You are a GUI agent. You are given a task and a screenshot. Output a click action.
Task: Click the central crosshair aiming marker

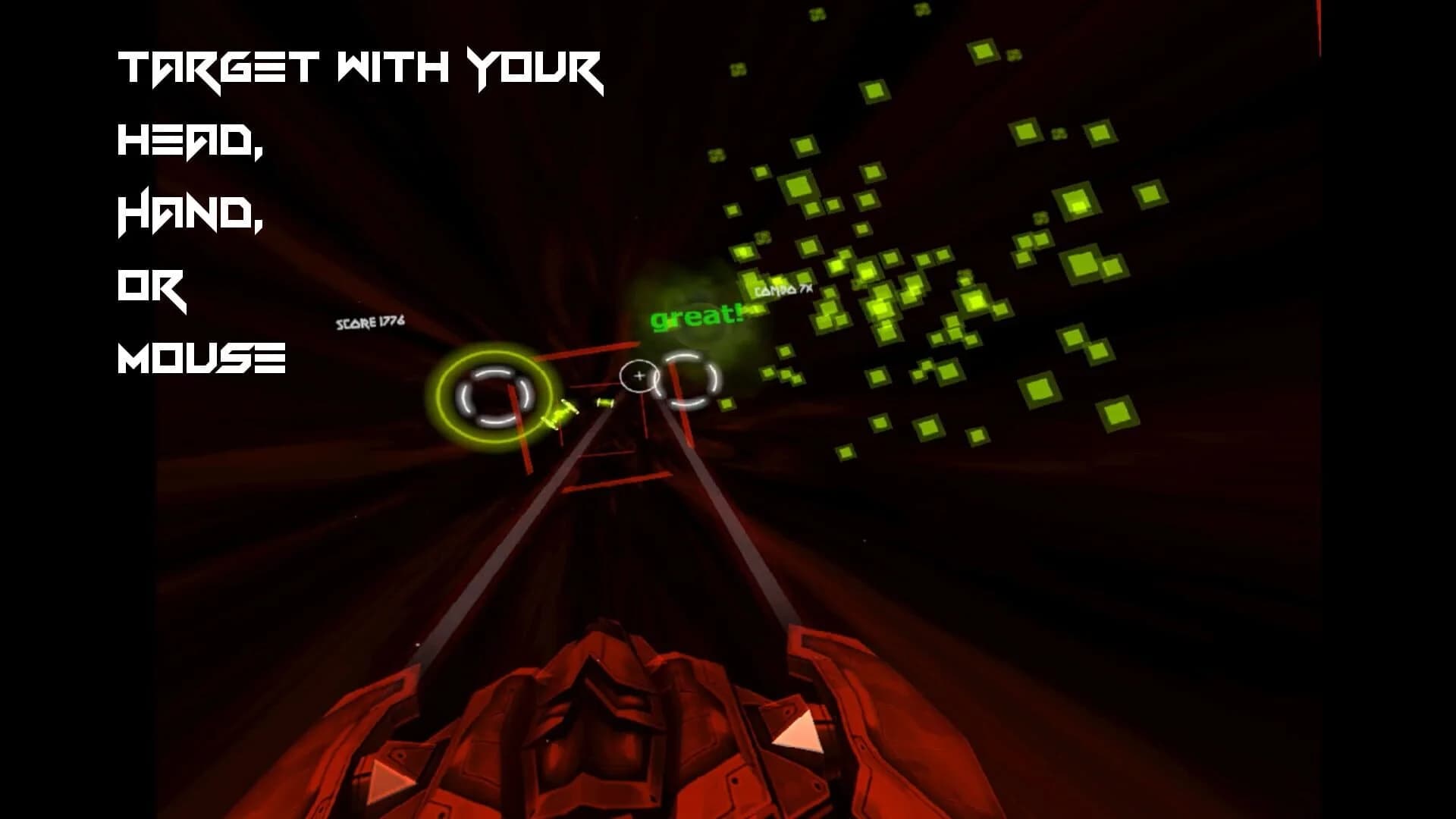click(639, 374)
